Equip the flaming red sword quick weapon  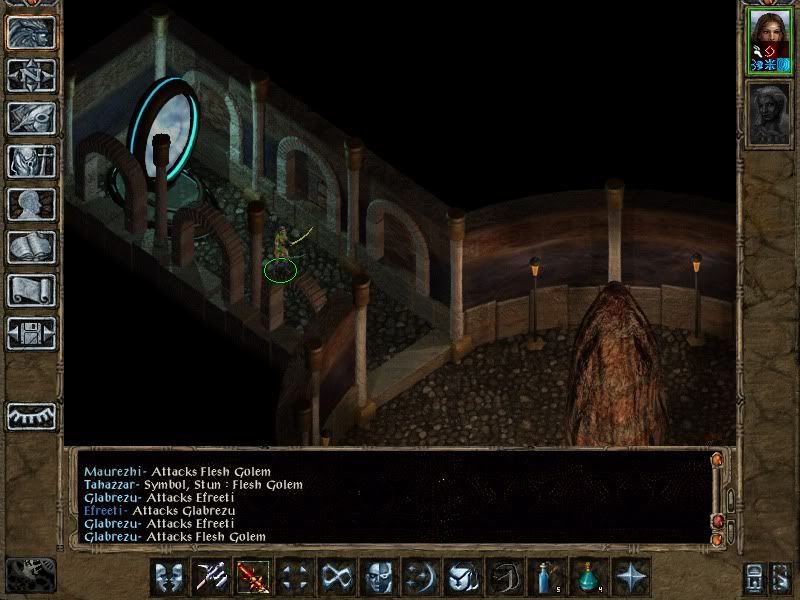click(253, 577)
